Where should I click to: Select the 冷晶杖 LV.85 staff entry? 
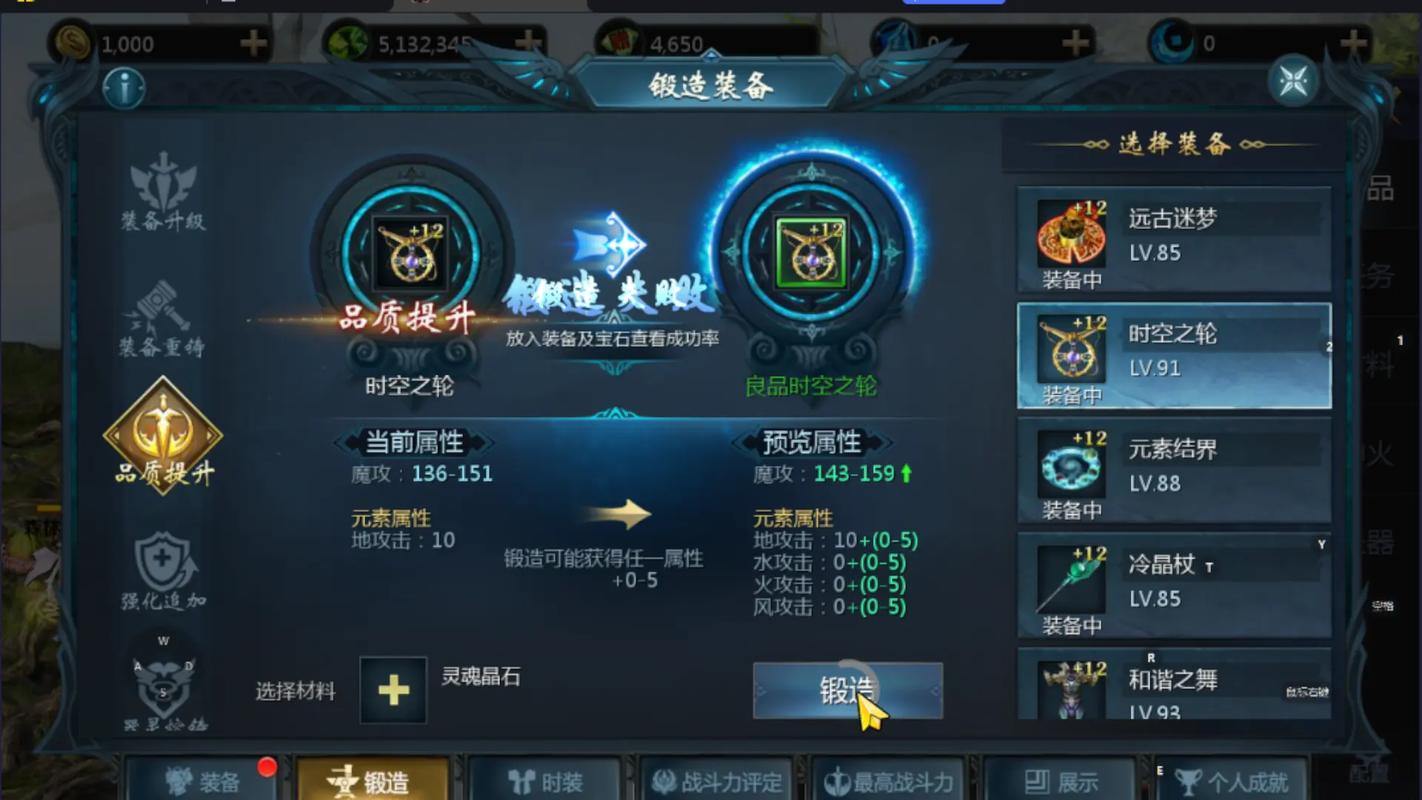tap(1172, 585)
